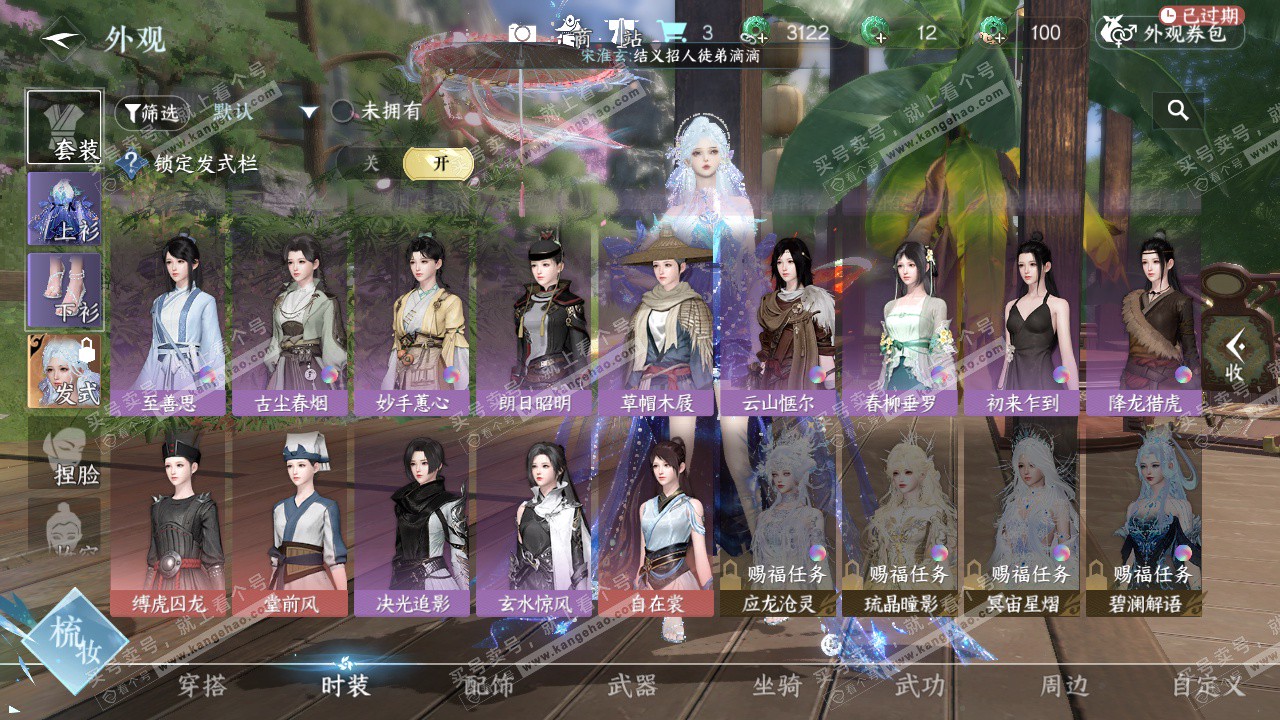Select the 套装 outfit category
Screen dimensions: 1280x720
tap(65, 128)
